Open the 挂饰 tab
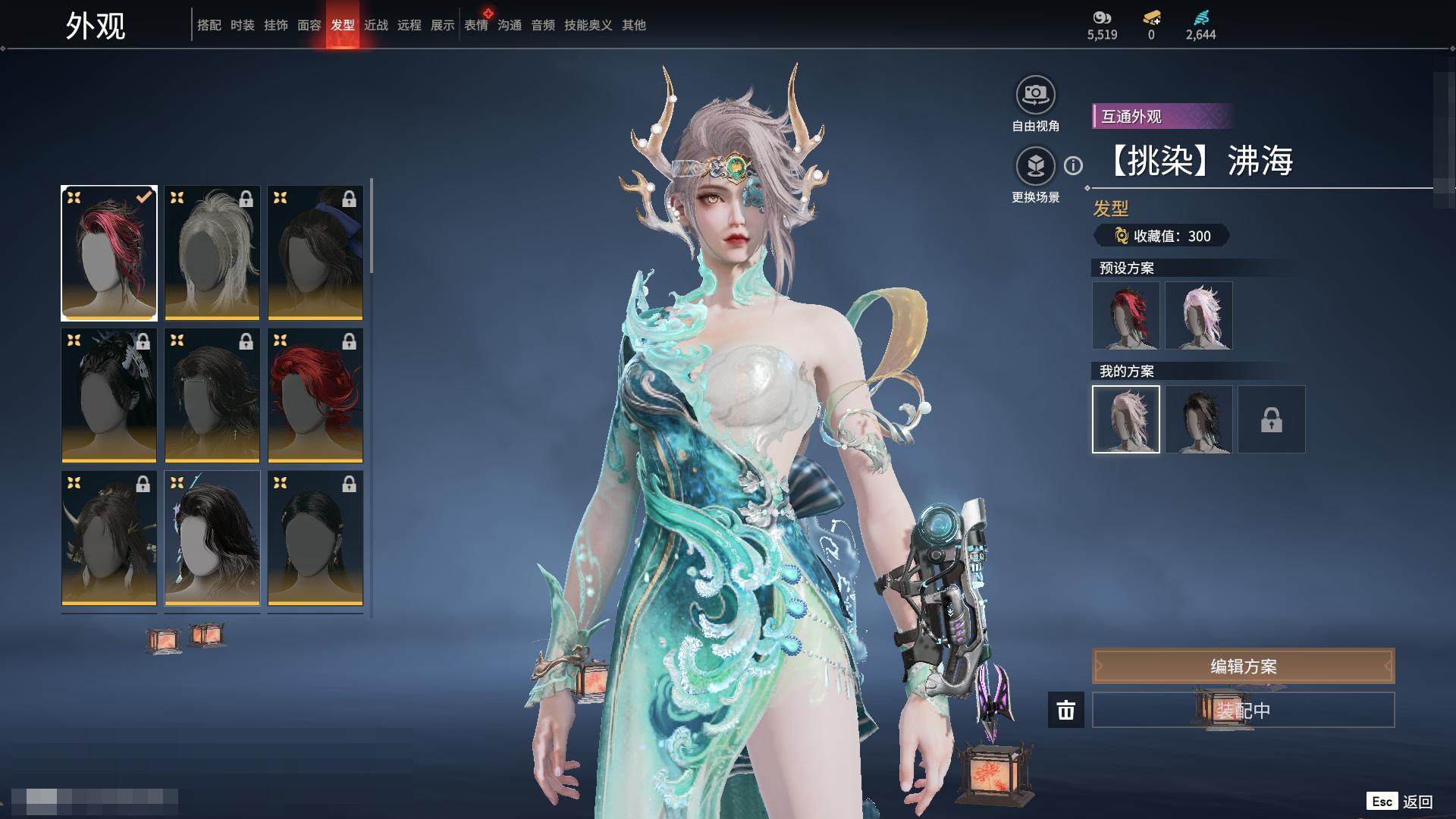This screenshot has width=1456, height=819. tap(275, 25)
